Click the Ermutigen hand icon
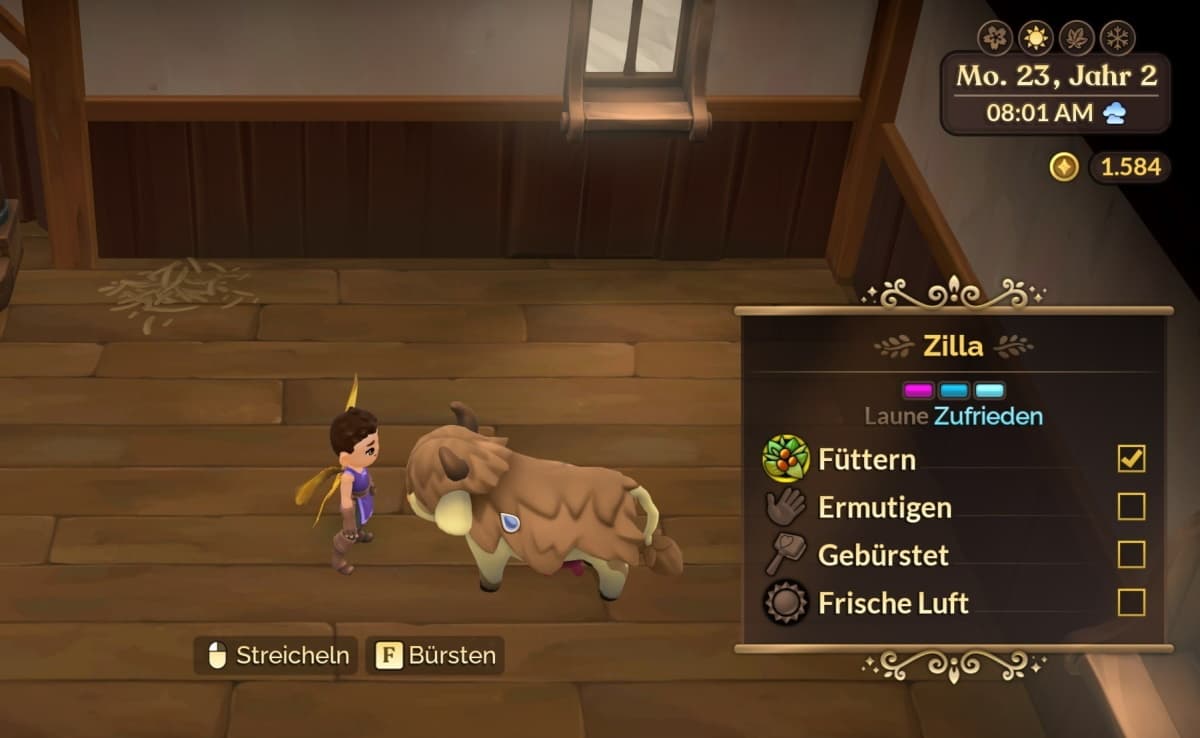The image size is (1200, 738). point(786,507)
